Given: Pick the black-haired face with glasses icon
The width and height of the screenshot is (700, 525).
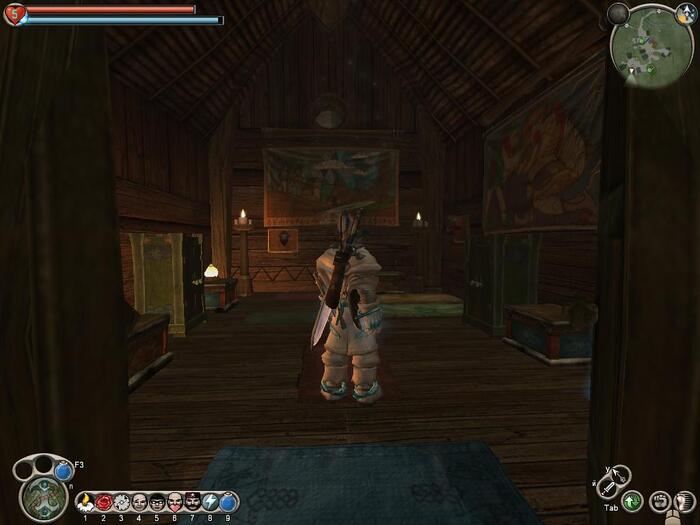Looking at the screenshot, I should click(157, 501).
